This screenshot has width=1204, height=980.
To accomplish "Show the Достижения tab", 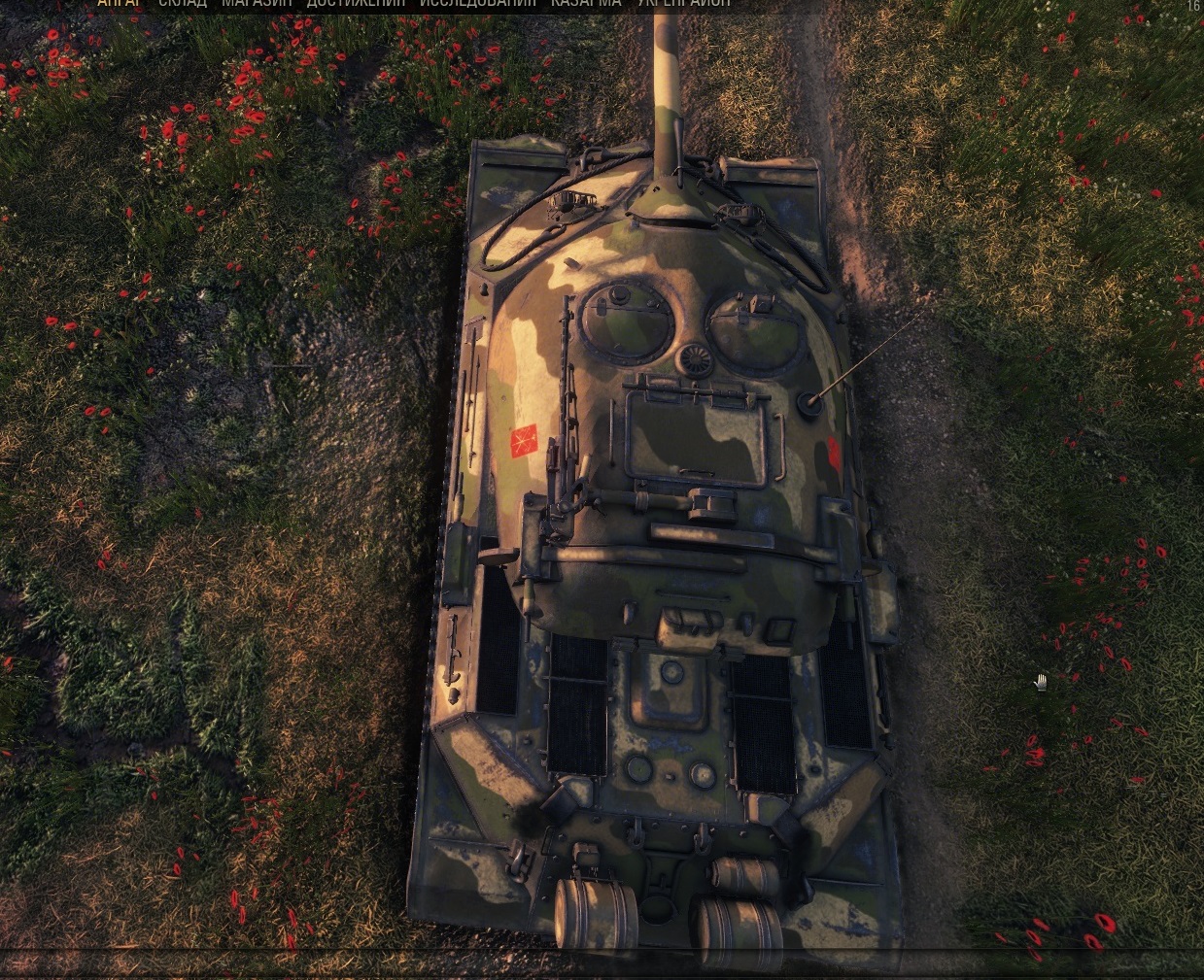I will point(356,4).
